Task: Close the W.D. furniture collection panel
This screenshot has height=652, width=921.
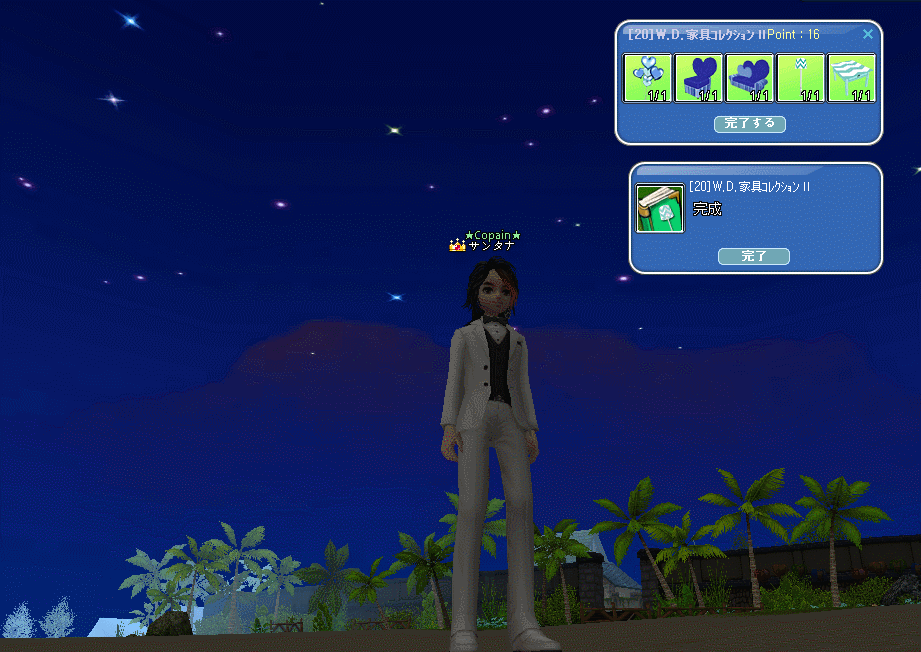Action: pyautogui.click(x=867, y=34)
